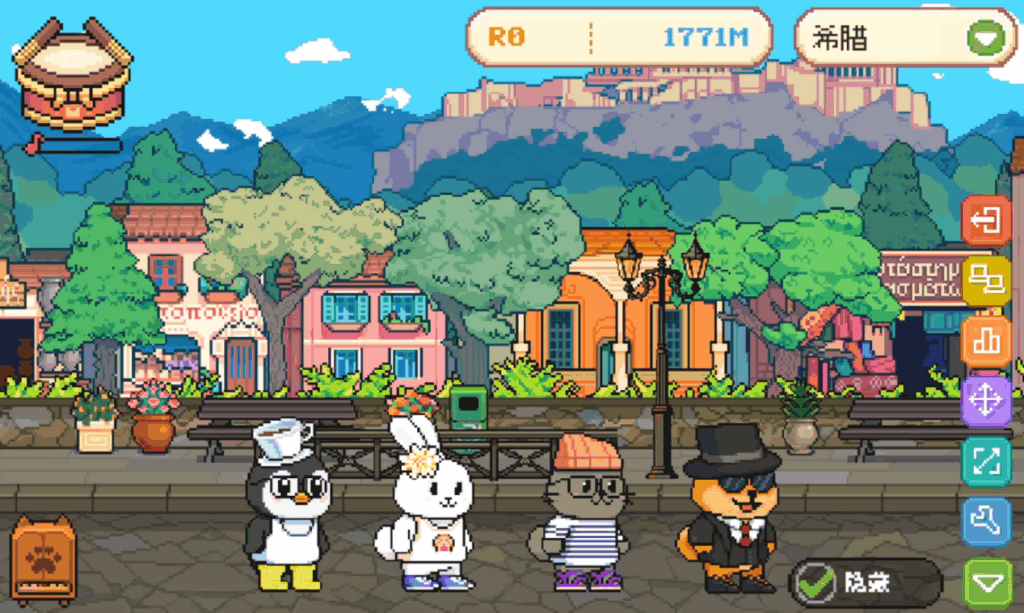Viewport: 1024px width, 613px height.
Task: Toggle the teal fullscreen expand button
Action: (x=986, y=462)
